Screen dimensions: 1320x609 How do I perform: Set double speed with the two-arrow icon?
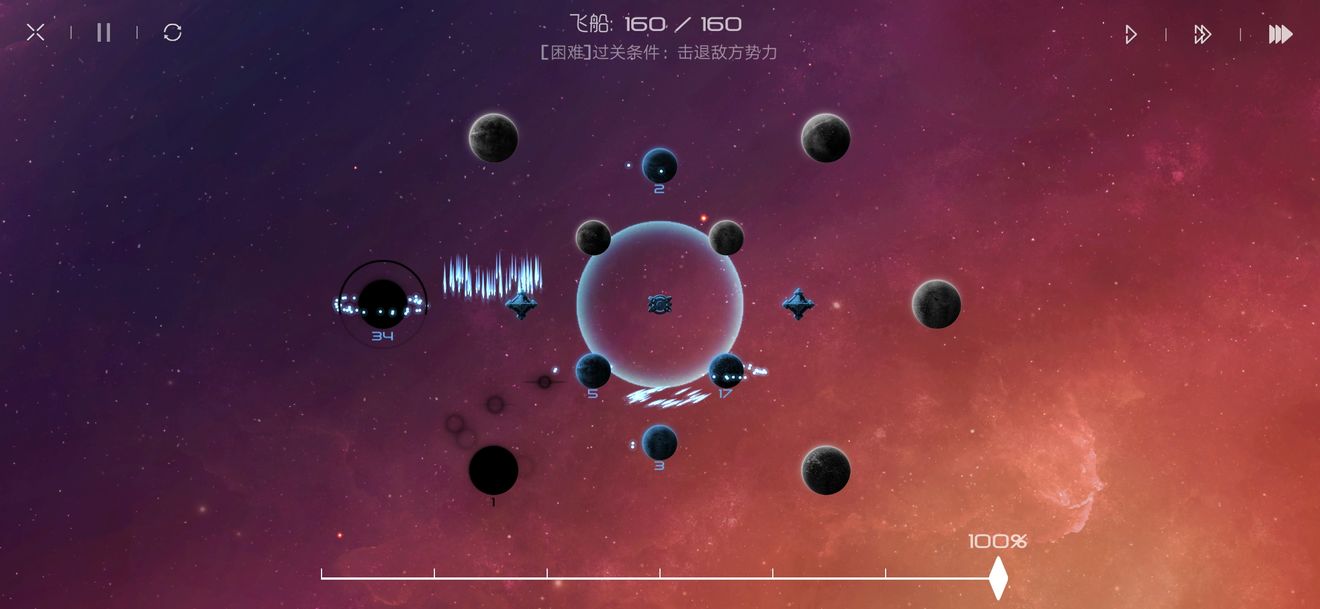(x=1202, y=35)
